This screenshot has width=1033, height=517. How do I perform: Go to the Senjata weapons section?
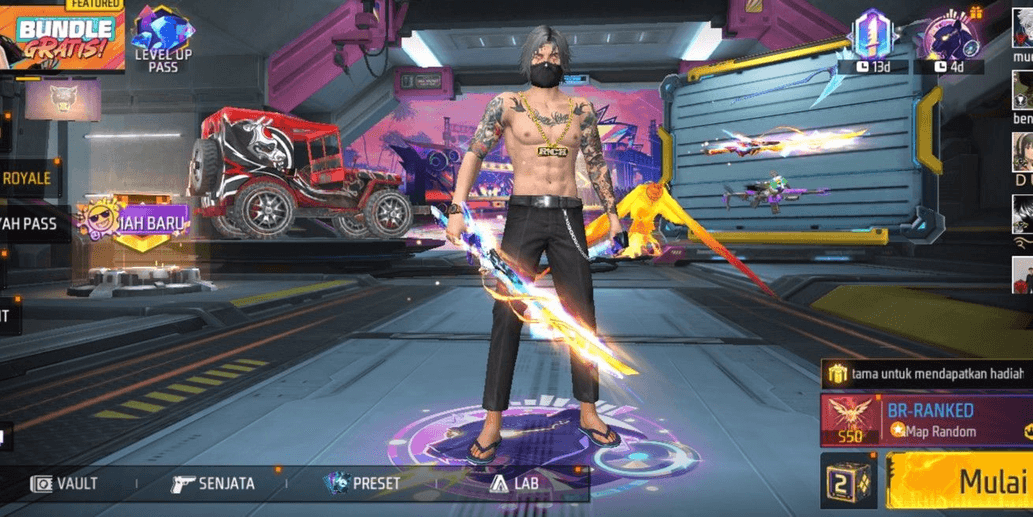213,484
